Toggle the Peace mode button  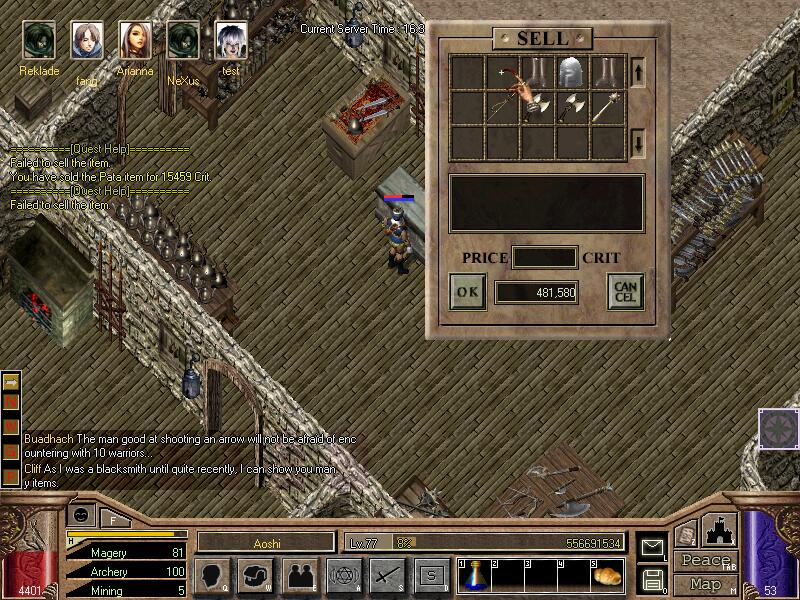(x=706, y=561)
